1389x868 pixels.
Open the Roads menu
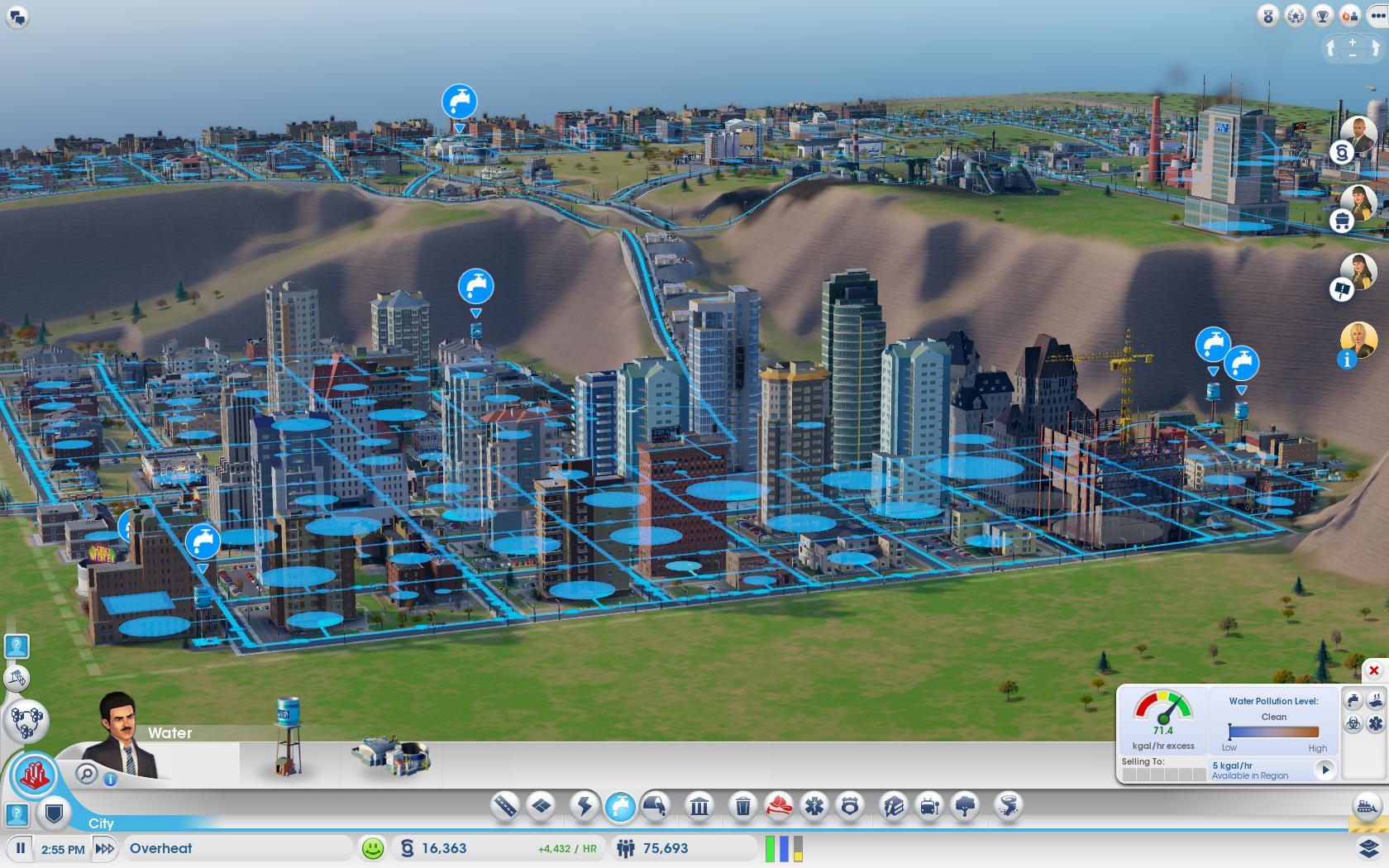click(504, 805)
